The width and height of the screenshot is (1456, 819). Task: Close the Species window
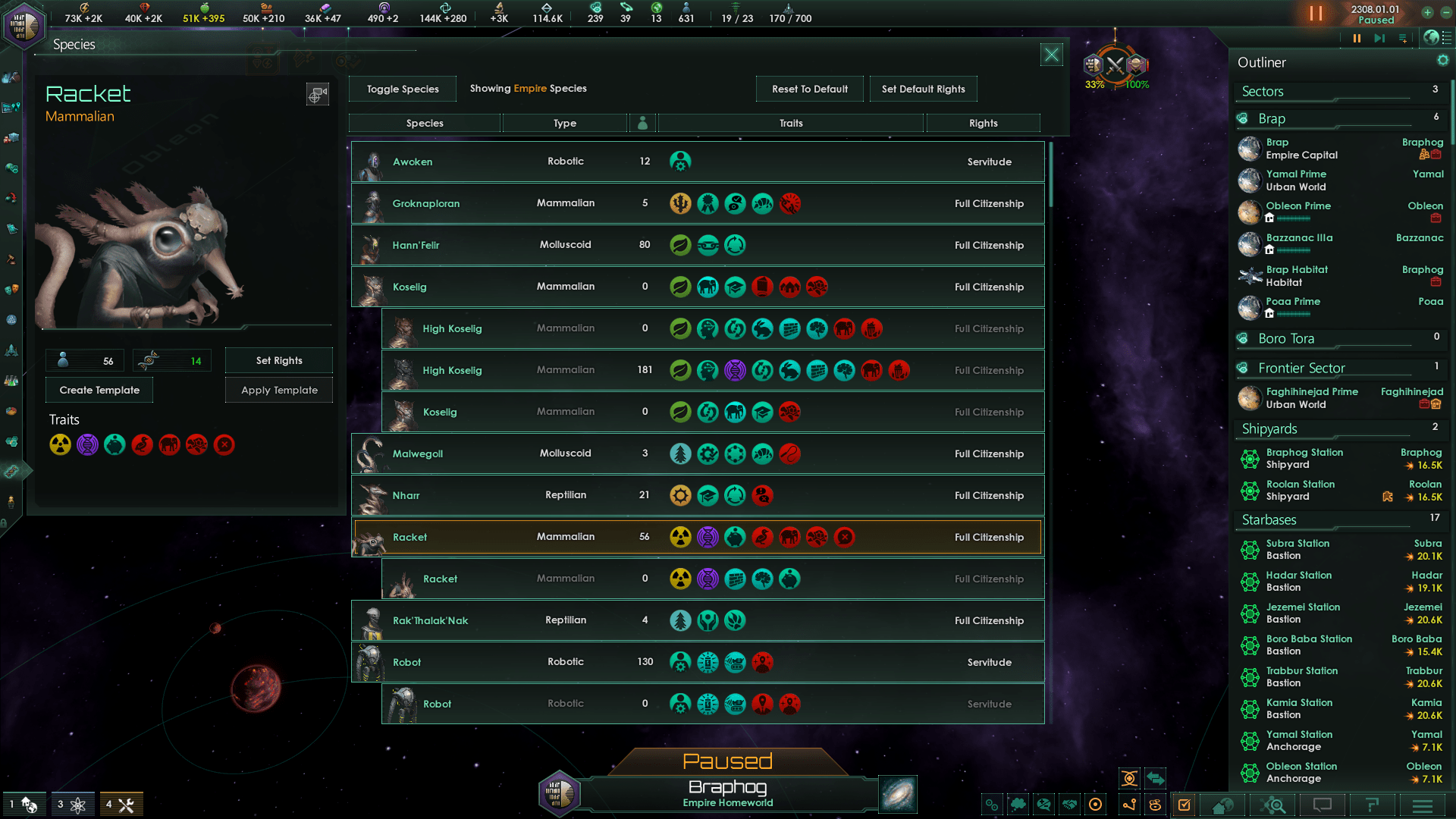tap(1051, 55)
